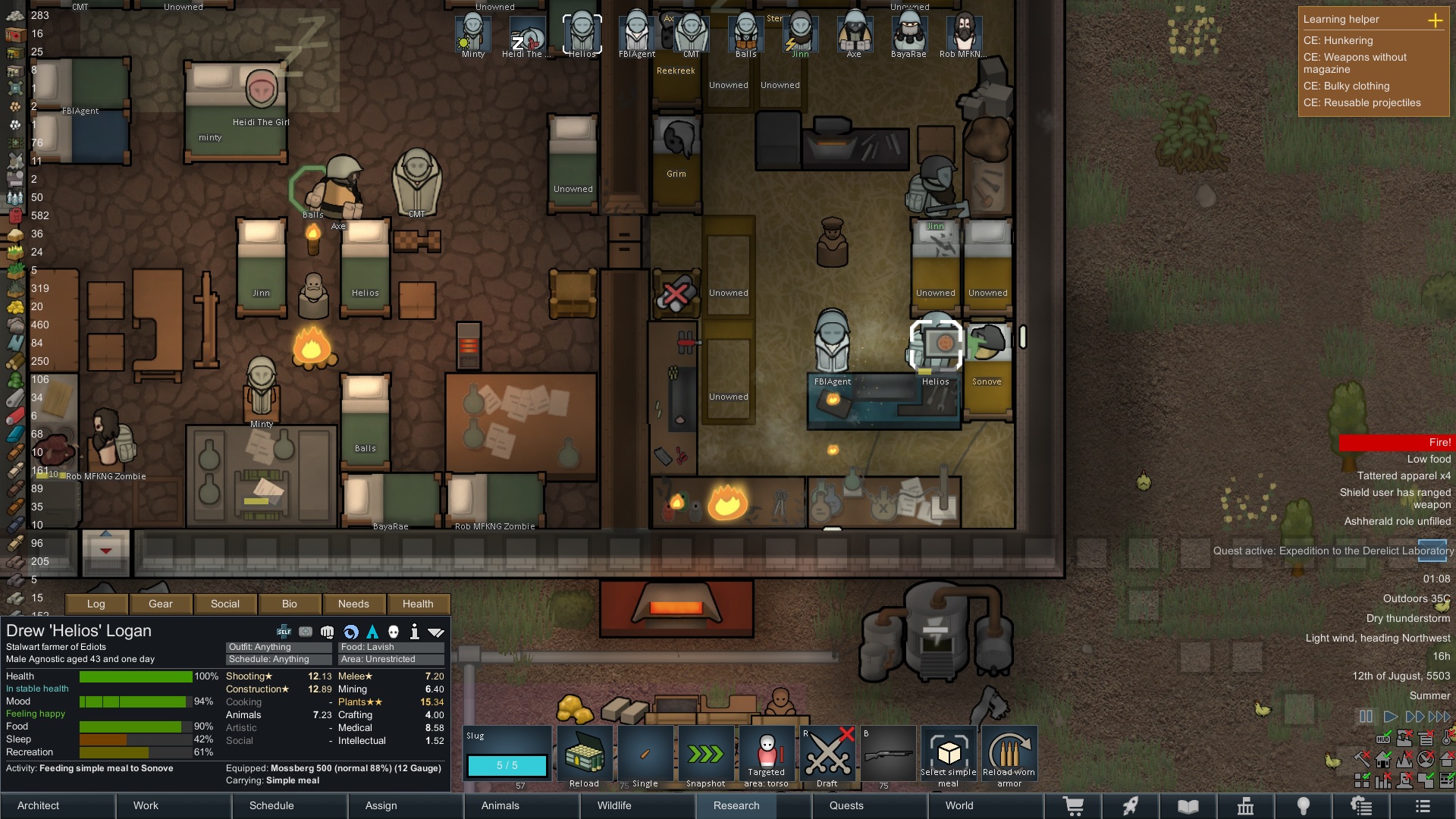View the Social tab

tap(225, 604)
